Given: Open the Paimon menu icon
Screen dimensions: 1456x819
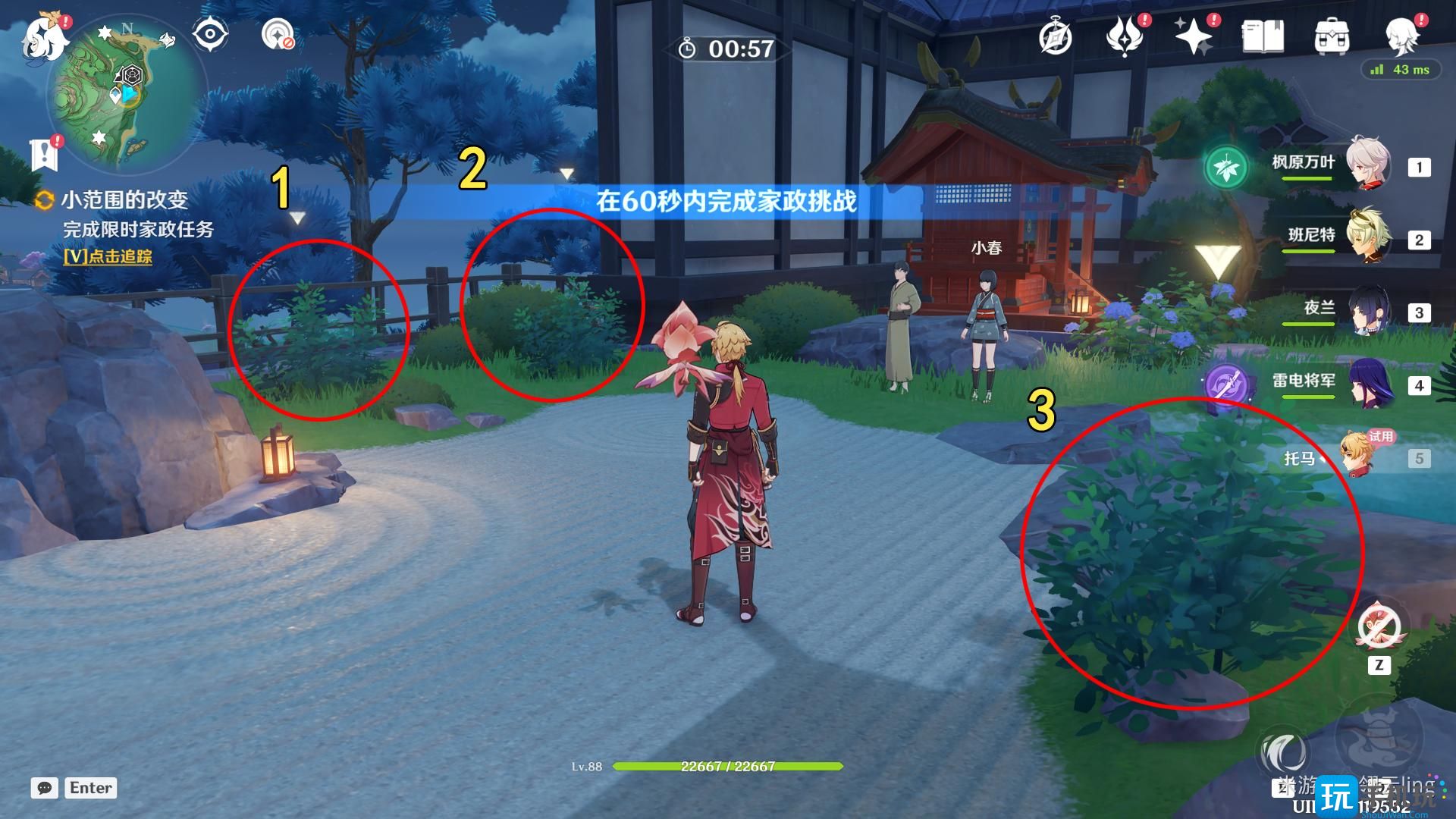Looking at the screenshot, I should click(45, 38).
